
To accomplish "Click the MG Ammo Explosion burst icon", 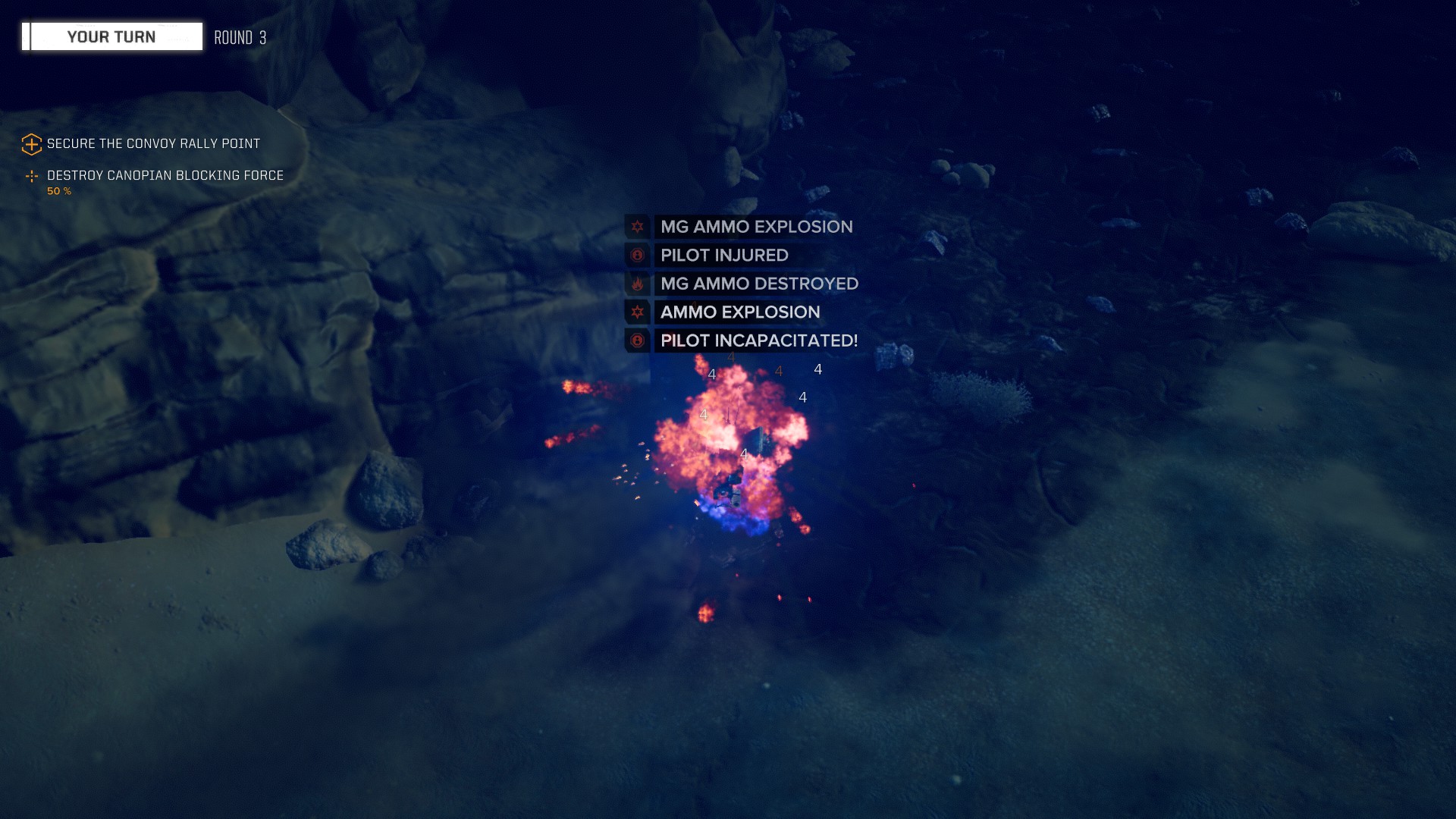I will point(638,227).
